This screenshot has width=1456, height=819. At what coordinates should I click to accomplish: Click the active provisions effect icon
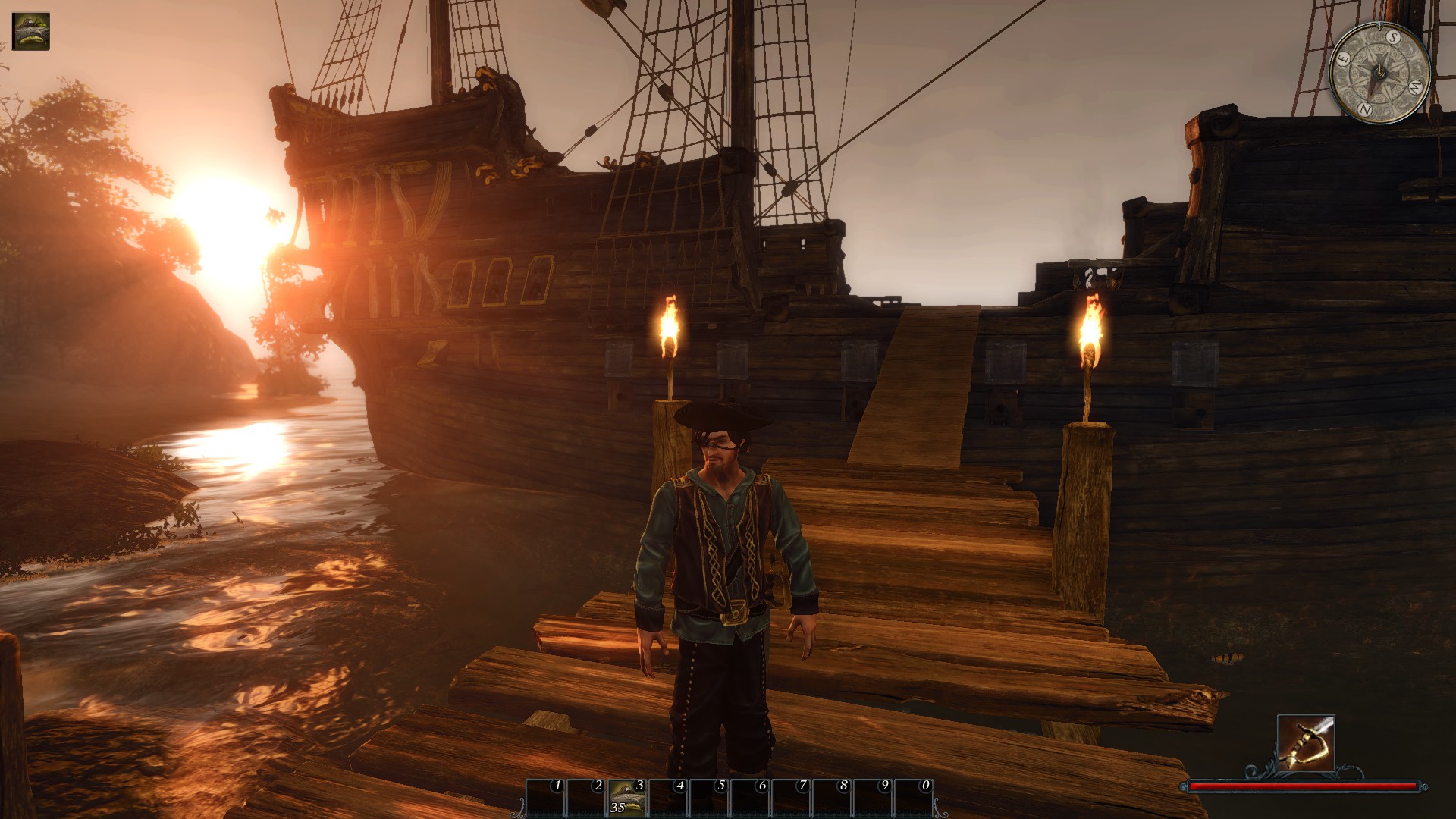31,32
